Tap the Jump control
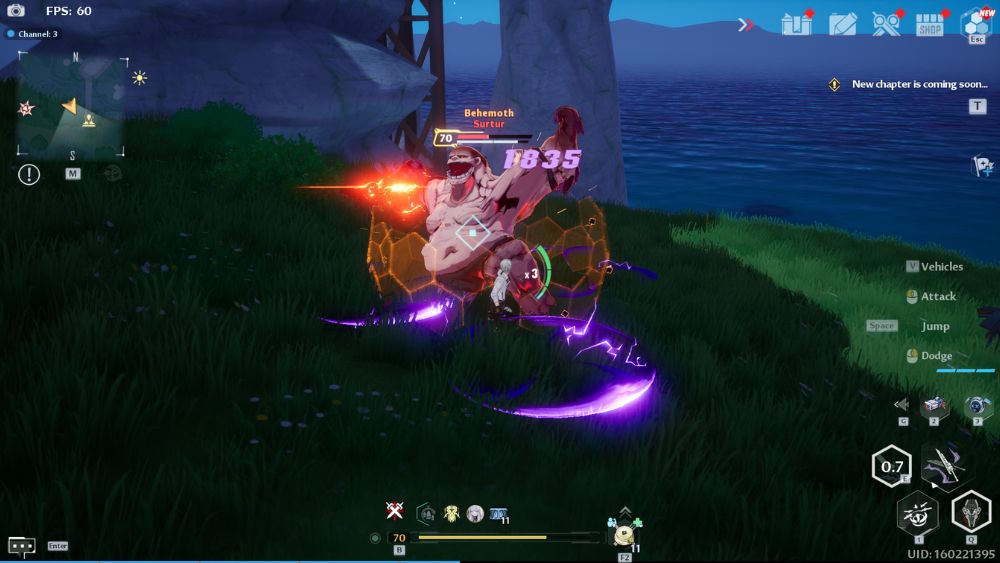 click(x=935, y=326)
